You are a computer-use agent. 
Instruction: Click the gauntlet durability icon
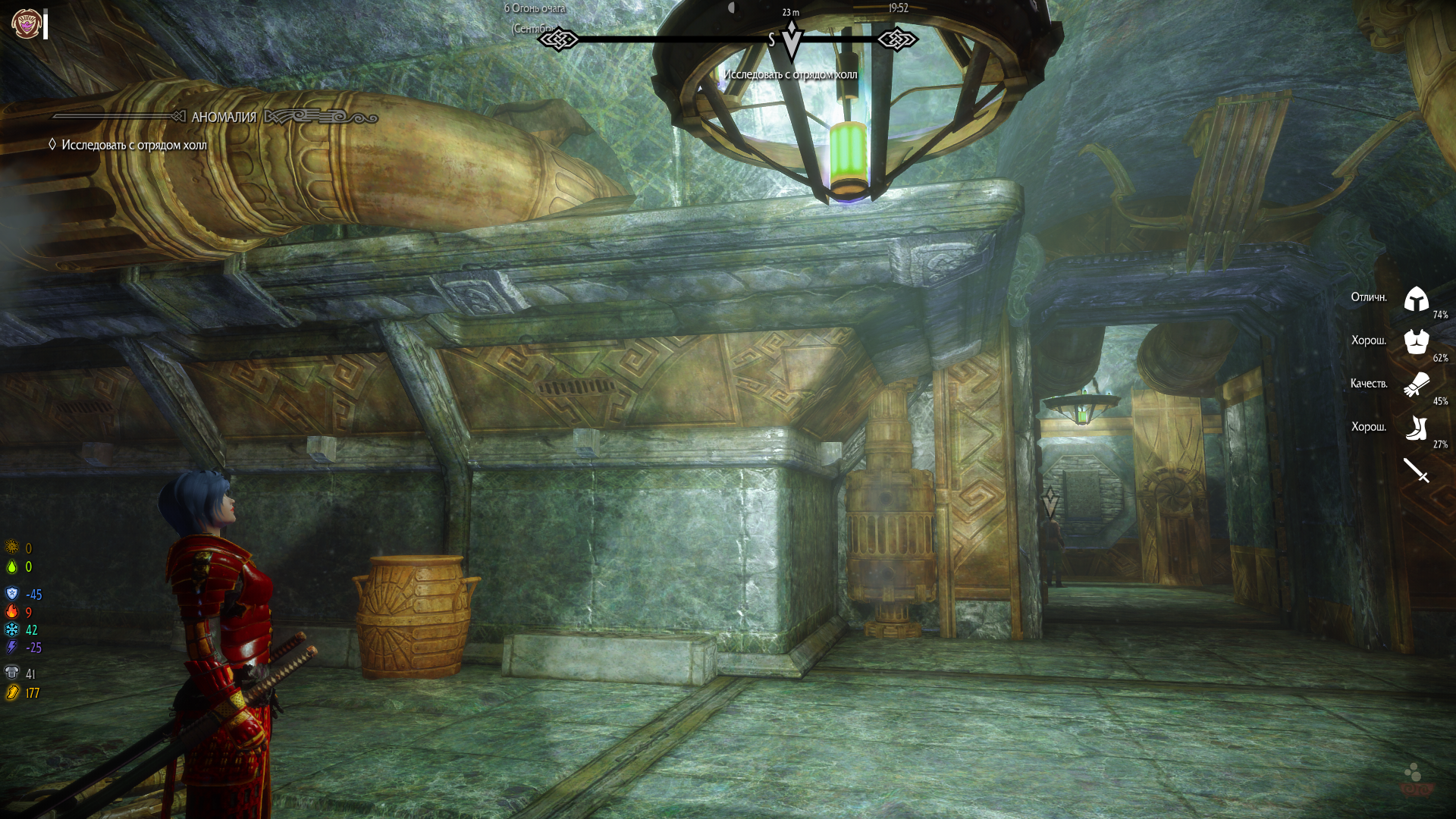1416,384
